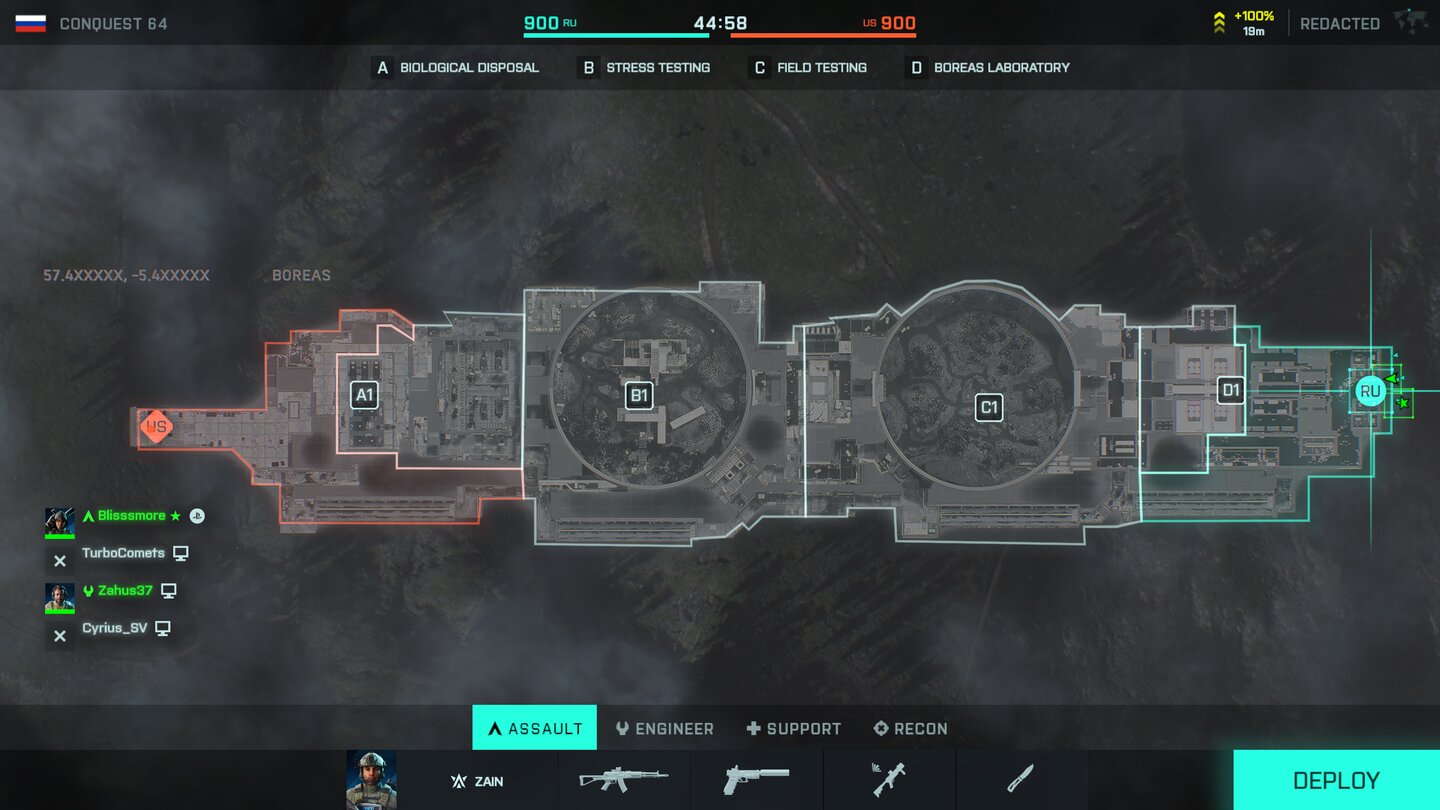Switch to the Engineer class
The width and height of the screenshot is (1440, 810).
pyautogui.click(x=664, y=728)
